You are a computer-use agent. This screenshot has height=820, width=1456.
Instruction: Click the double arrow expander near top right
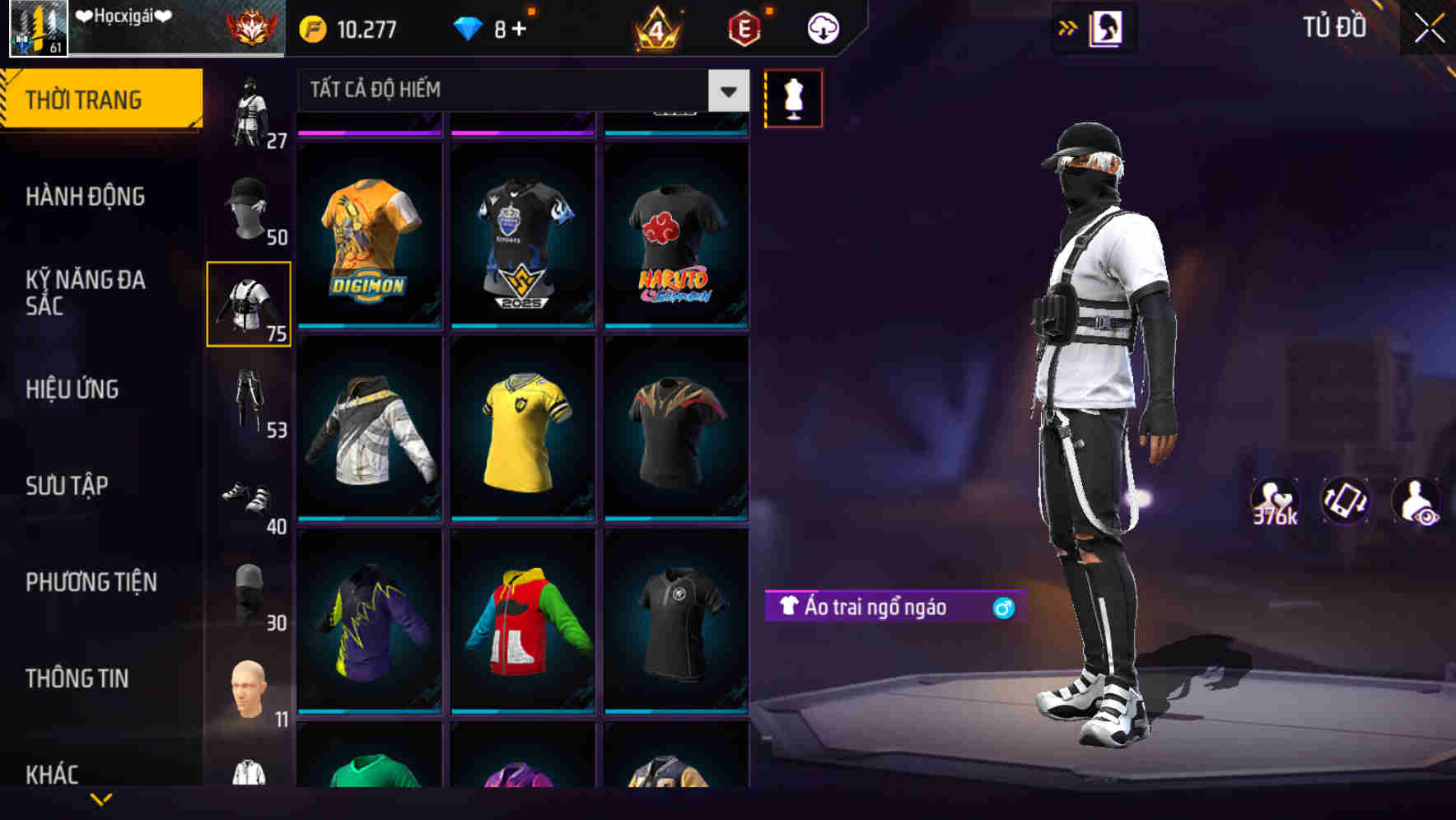coord(1068,27)
